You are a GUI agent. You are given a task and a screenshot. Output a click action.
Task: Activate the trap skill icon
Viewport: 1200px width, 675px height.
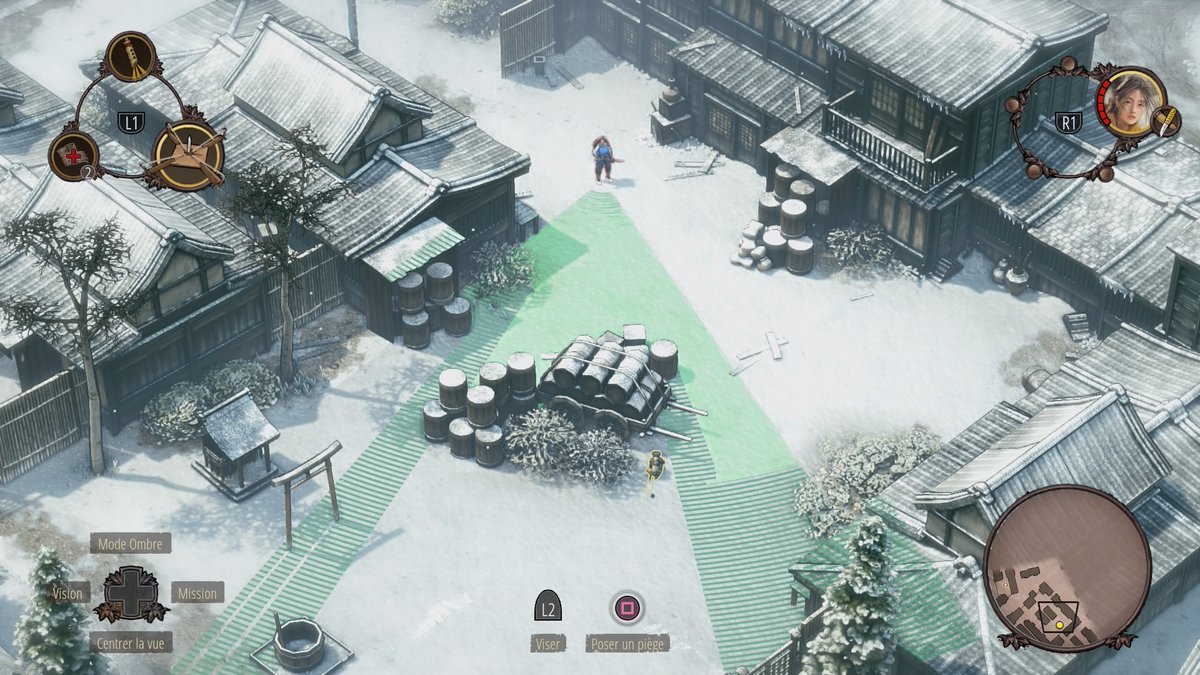click(x=189, y=154)
